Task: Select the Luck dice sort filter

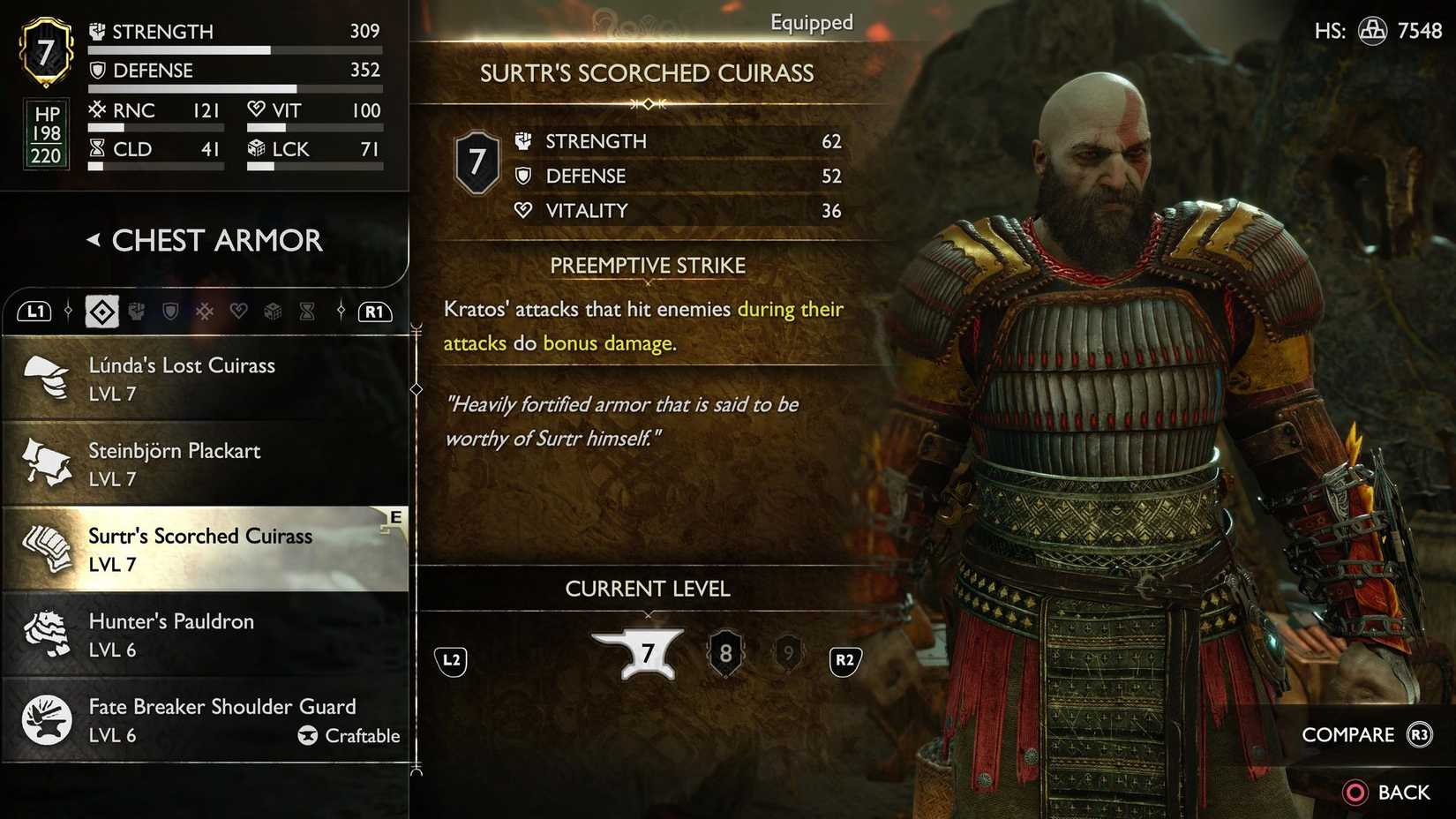Action: tap(273, 311)
